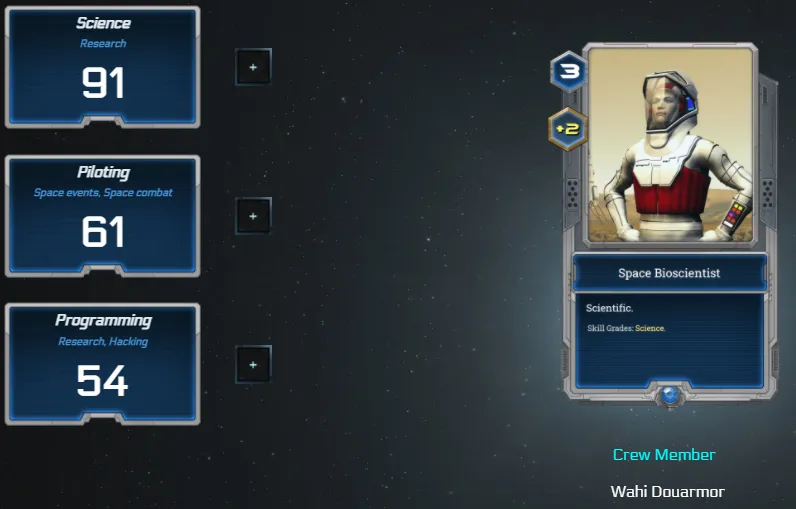Viewport: 796px width, 509px height.
Task: Open the Science skill panel
Action: click(103, 68)
